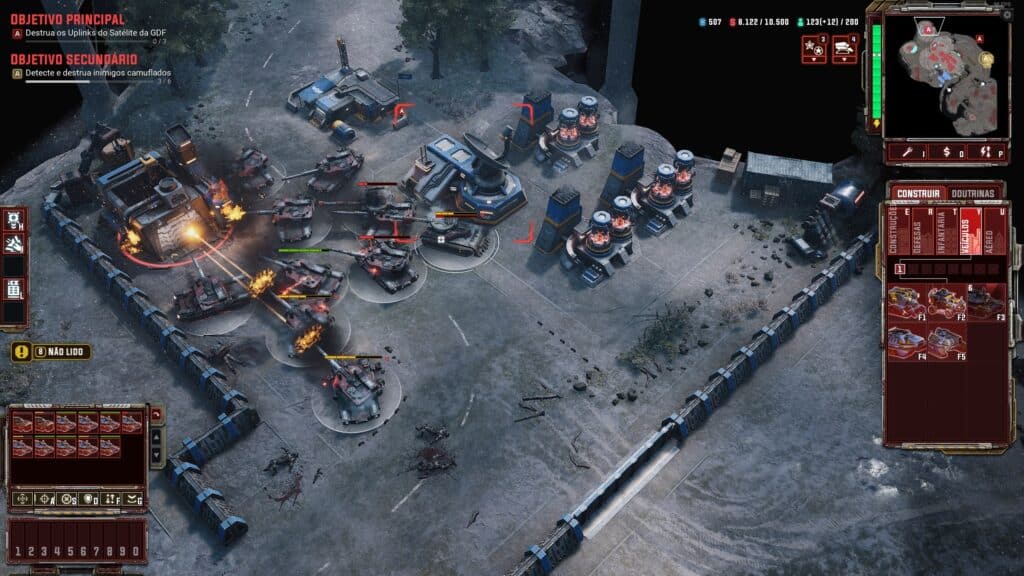This screenshot has width=1024, height=576.
Task: Switch to the Doutrinas tab
Action: click(x=976, y=192)
